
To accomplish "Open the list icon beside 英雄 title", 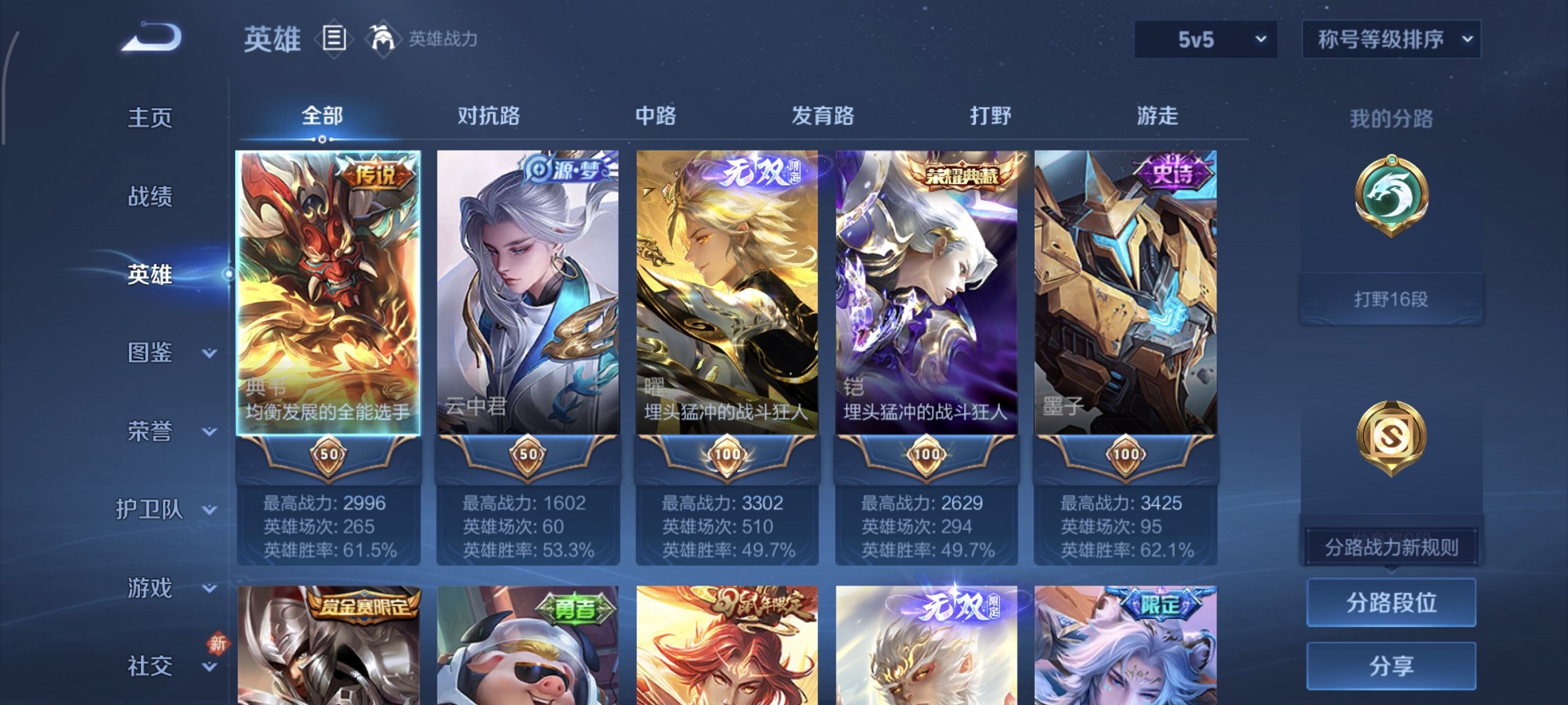I will tap(334, 39).
